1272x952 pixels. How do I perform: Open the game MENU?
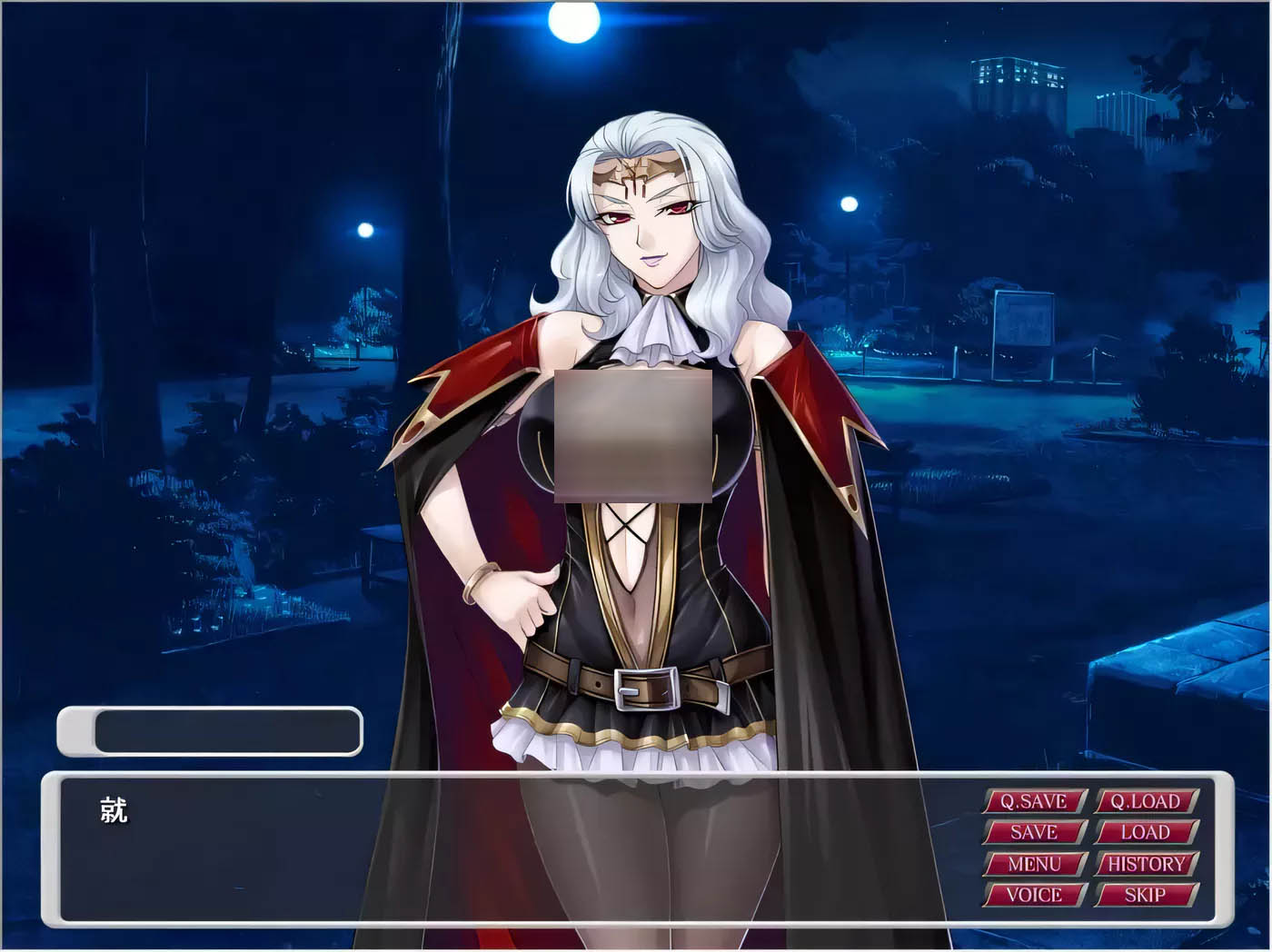1034,864
